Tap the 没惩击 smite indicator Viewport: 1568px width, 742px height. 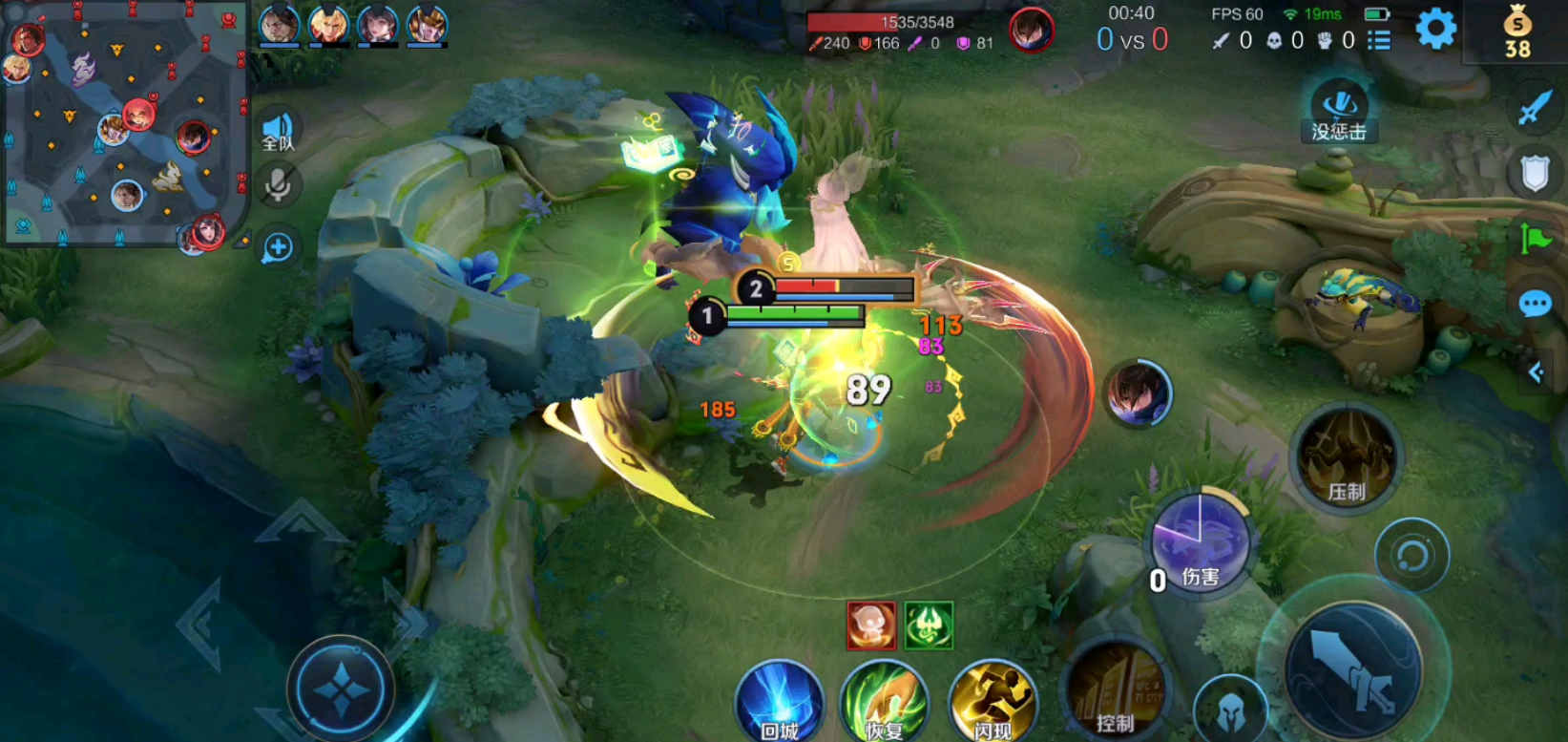click(x=1339, y=112)
